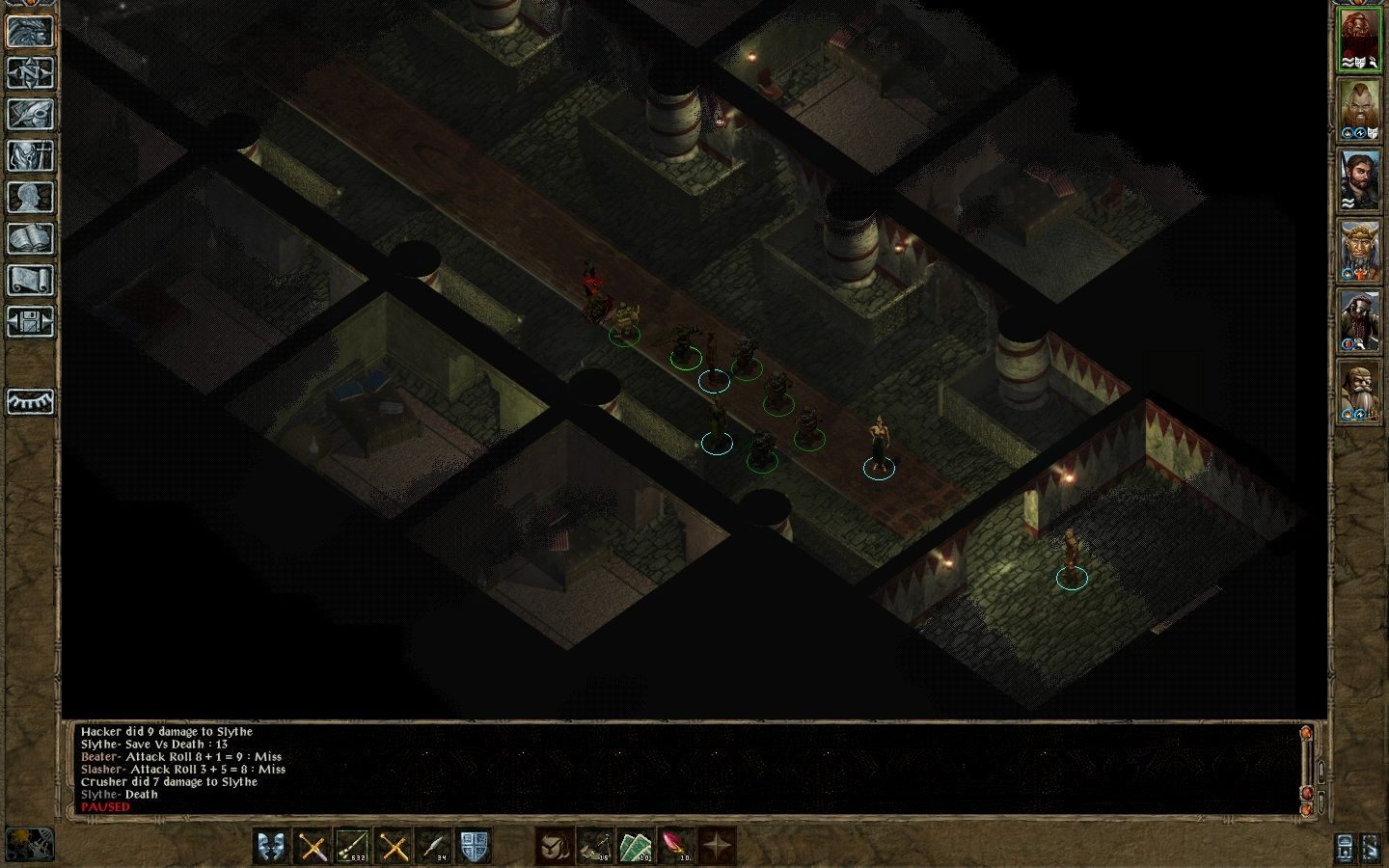This screenshot has width=1389, height=868.
Task: Select the crowned dwarf portrait
Action: click(1359, 251)
